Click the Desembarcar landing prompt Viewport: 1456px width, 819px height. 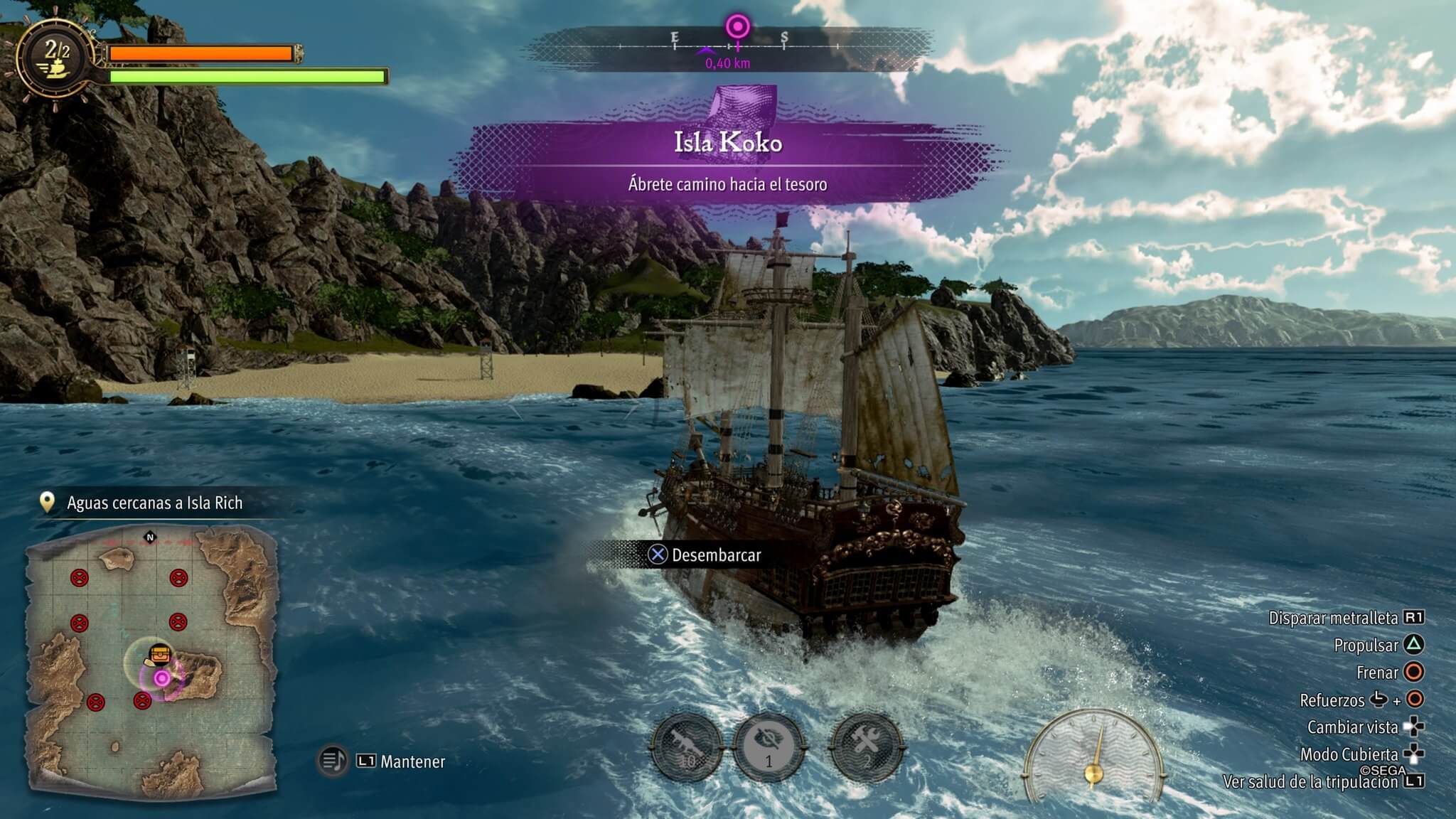point(705,555)
